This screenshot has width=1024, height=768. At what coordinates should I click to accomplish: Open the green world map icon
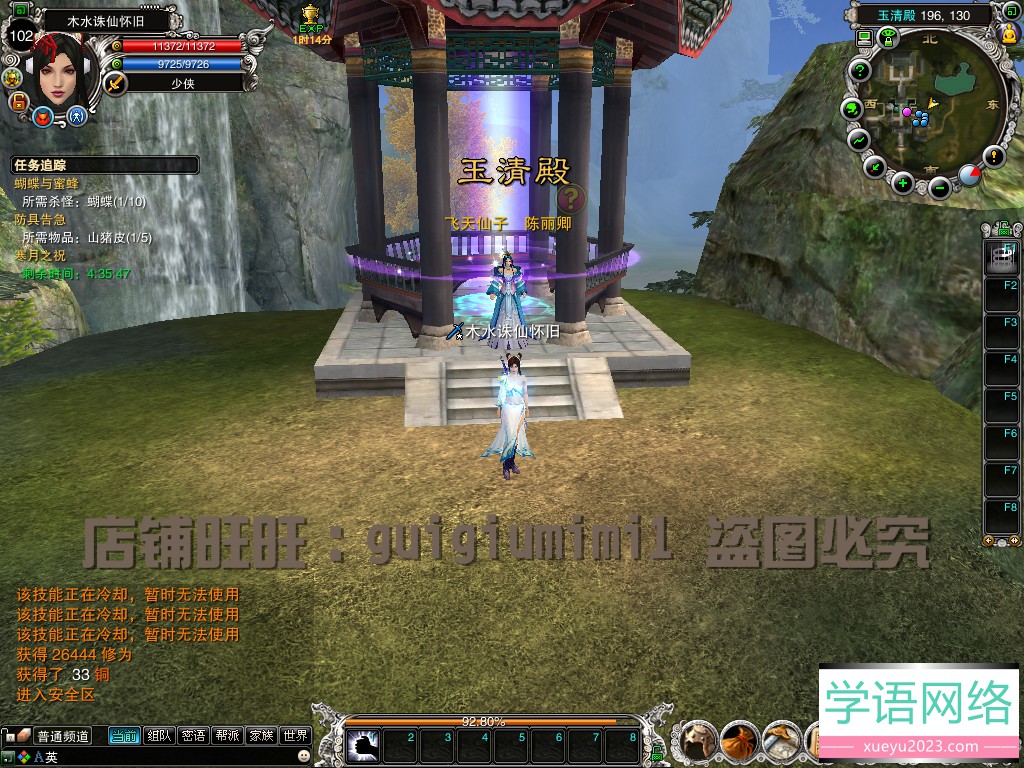(x=852, y=107)
